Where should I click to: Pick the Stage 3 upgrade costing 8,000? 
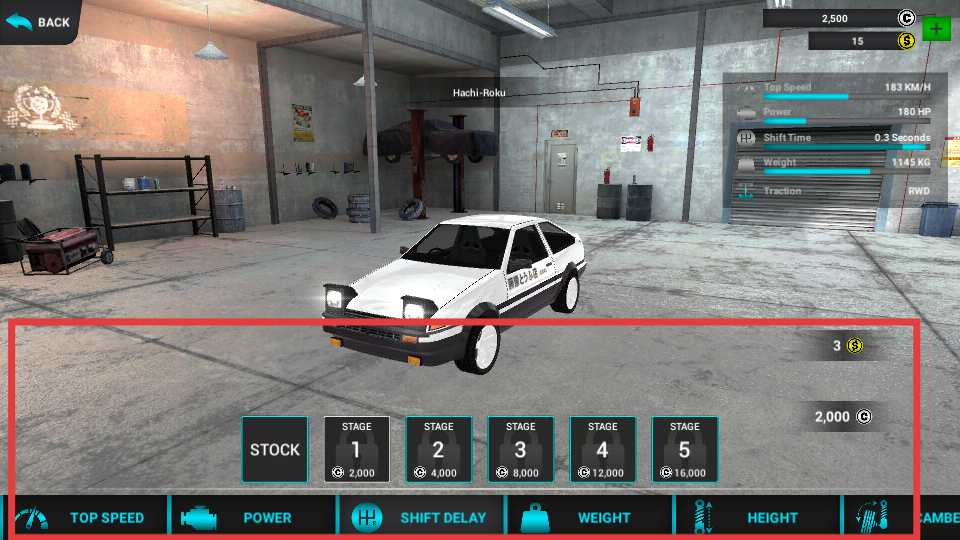click(x=521, y=449)
